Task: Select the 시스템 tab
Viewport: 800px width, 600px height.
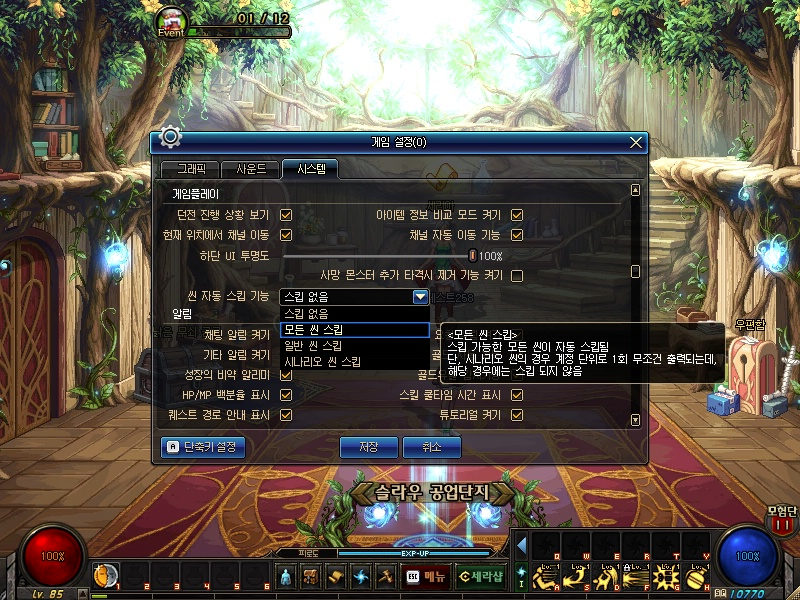Action: coord(310,169)
